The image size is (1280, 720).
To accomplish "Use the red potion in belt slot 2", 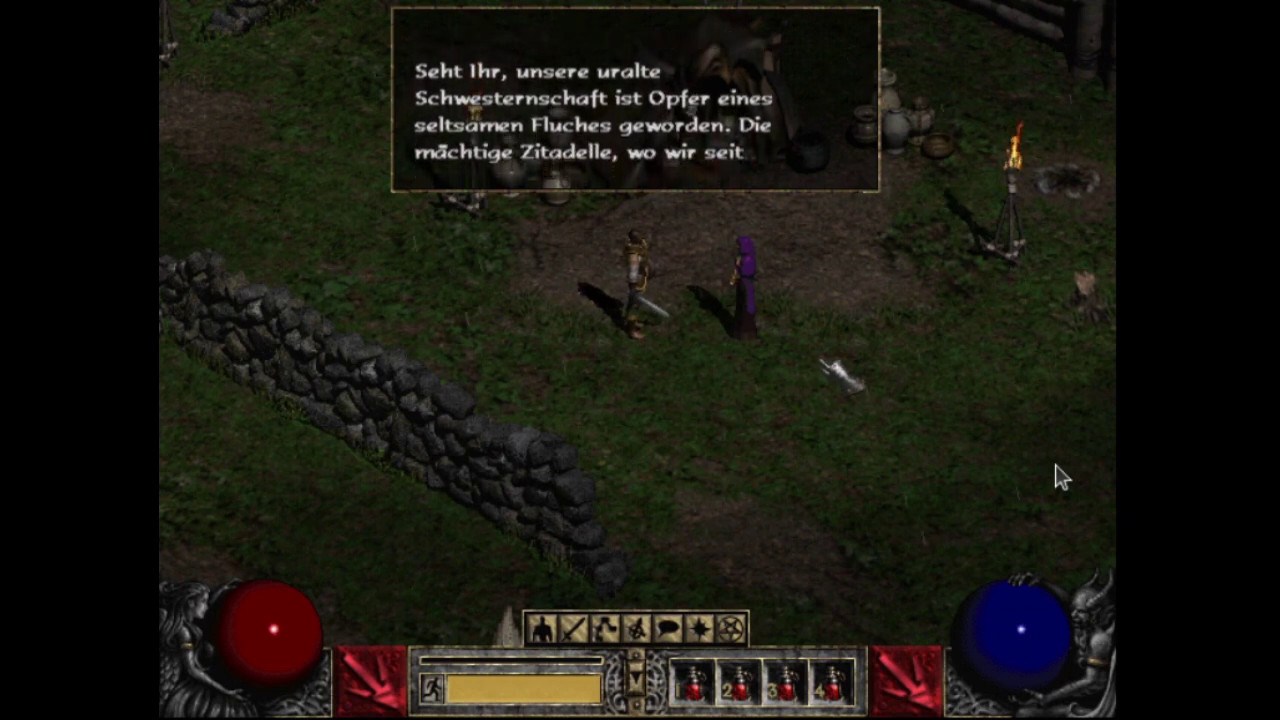I will pos(739,682).
